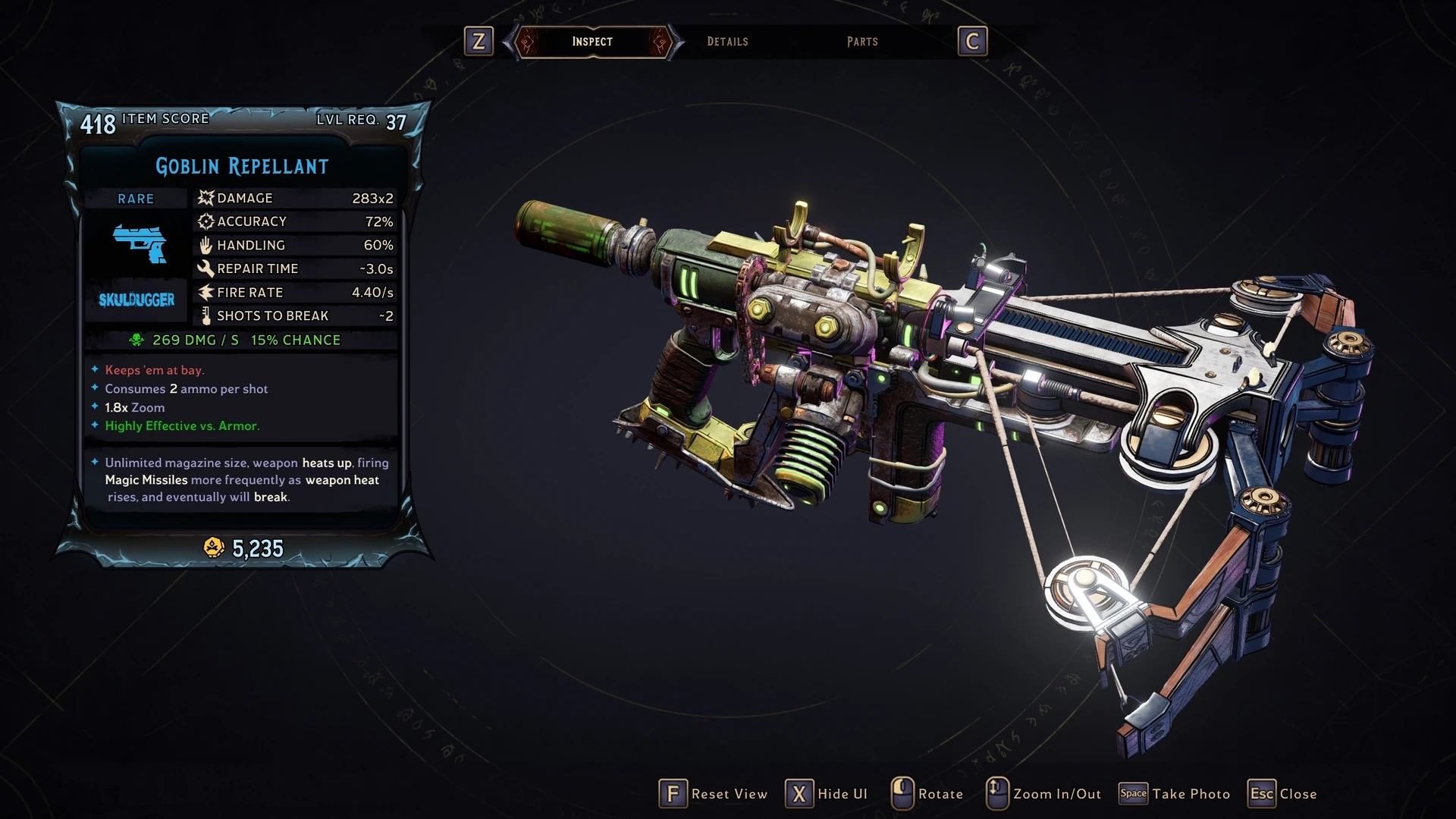Select the Inspect tab
The width and height of the screenshot is (1456, 819).
point(592,42)
